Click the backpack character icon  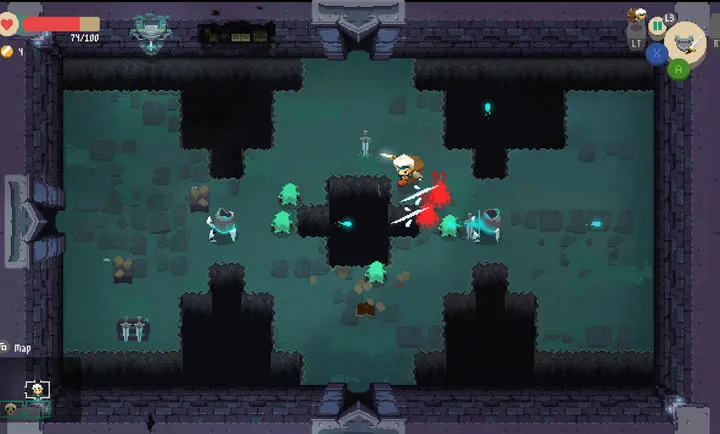pyautogui.click(x=635, y=16)
